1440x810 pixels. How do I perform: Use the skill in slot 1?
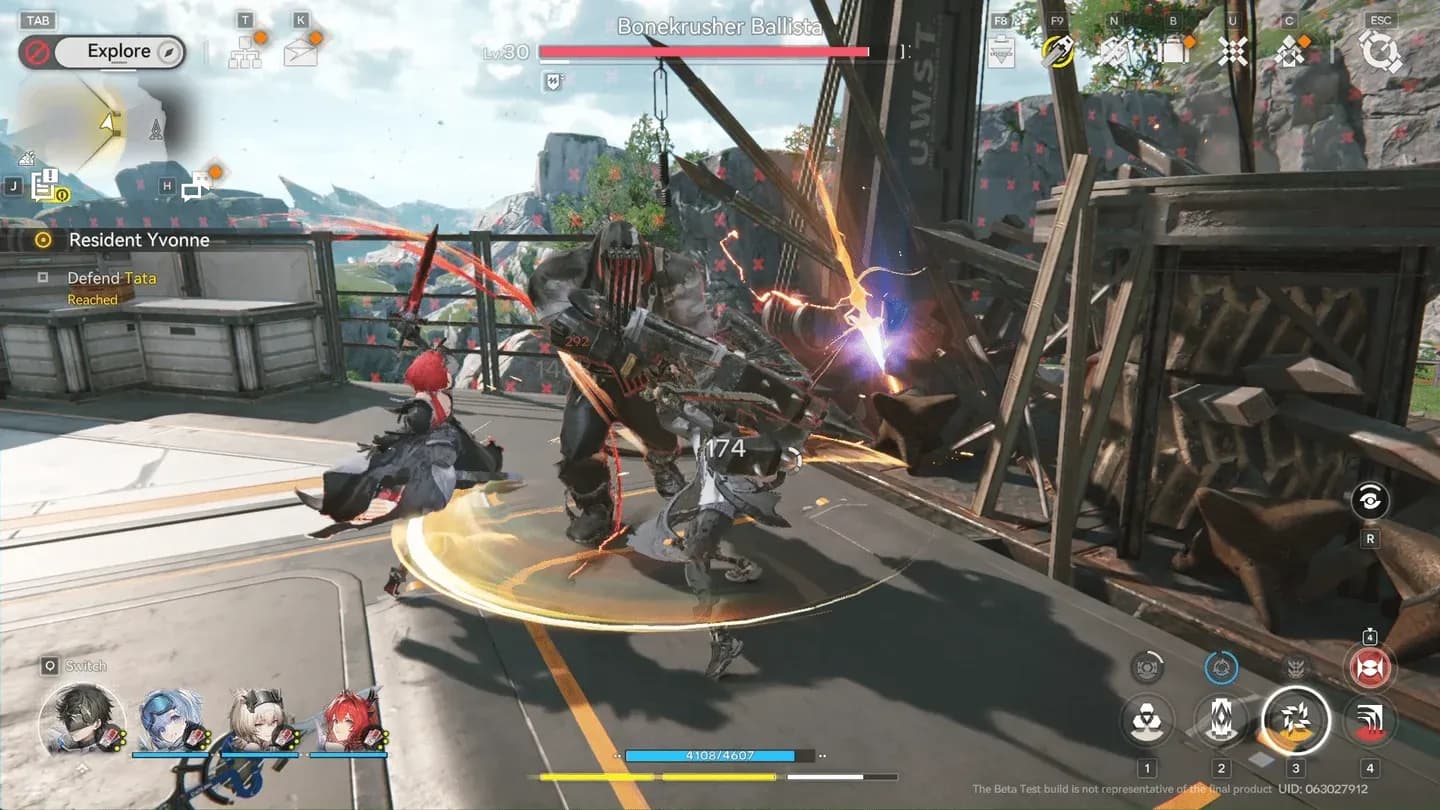point(1146,720)
